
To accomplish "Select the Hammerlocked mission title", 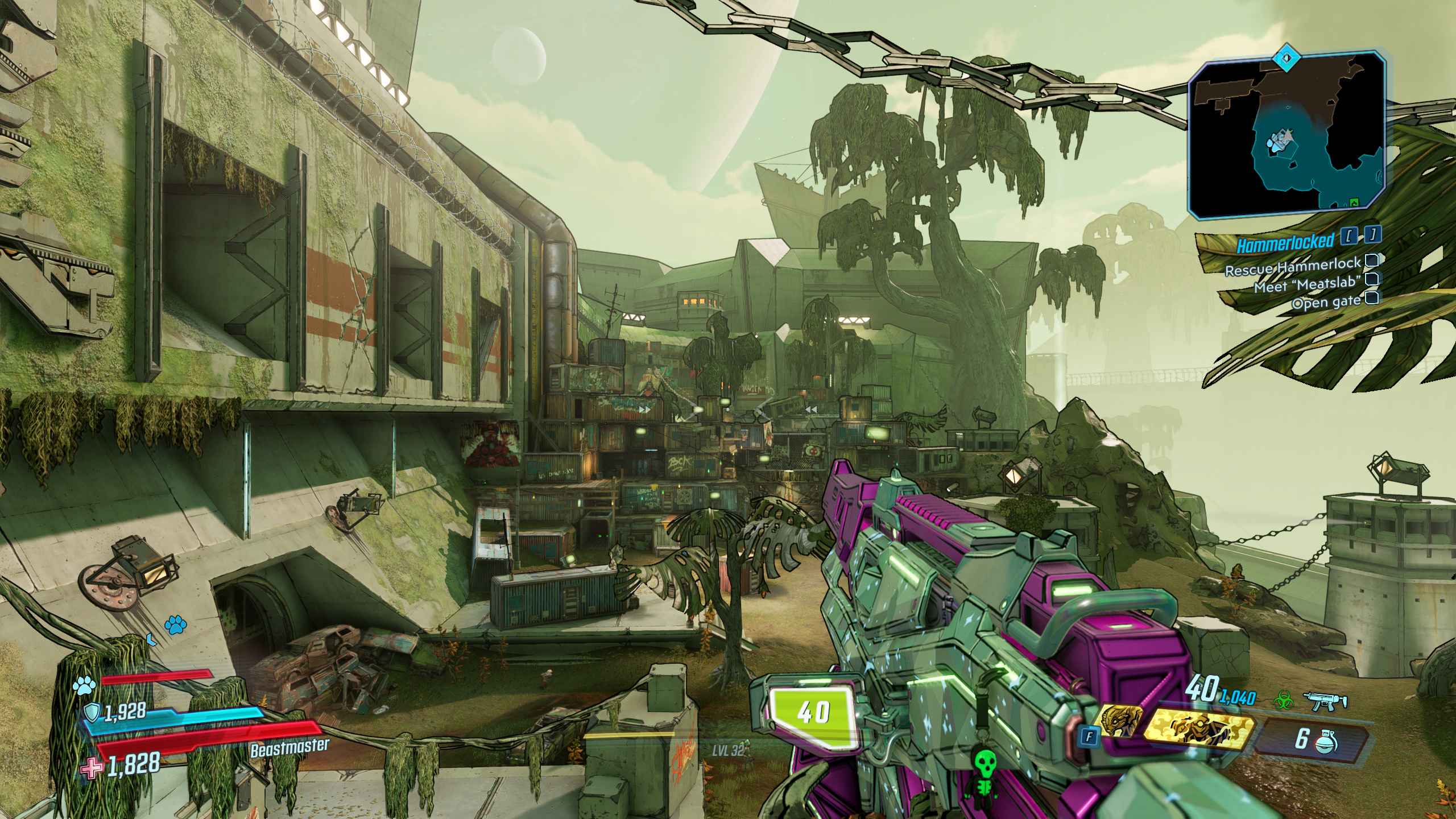I will [1284, 242].
